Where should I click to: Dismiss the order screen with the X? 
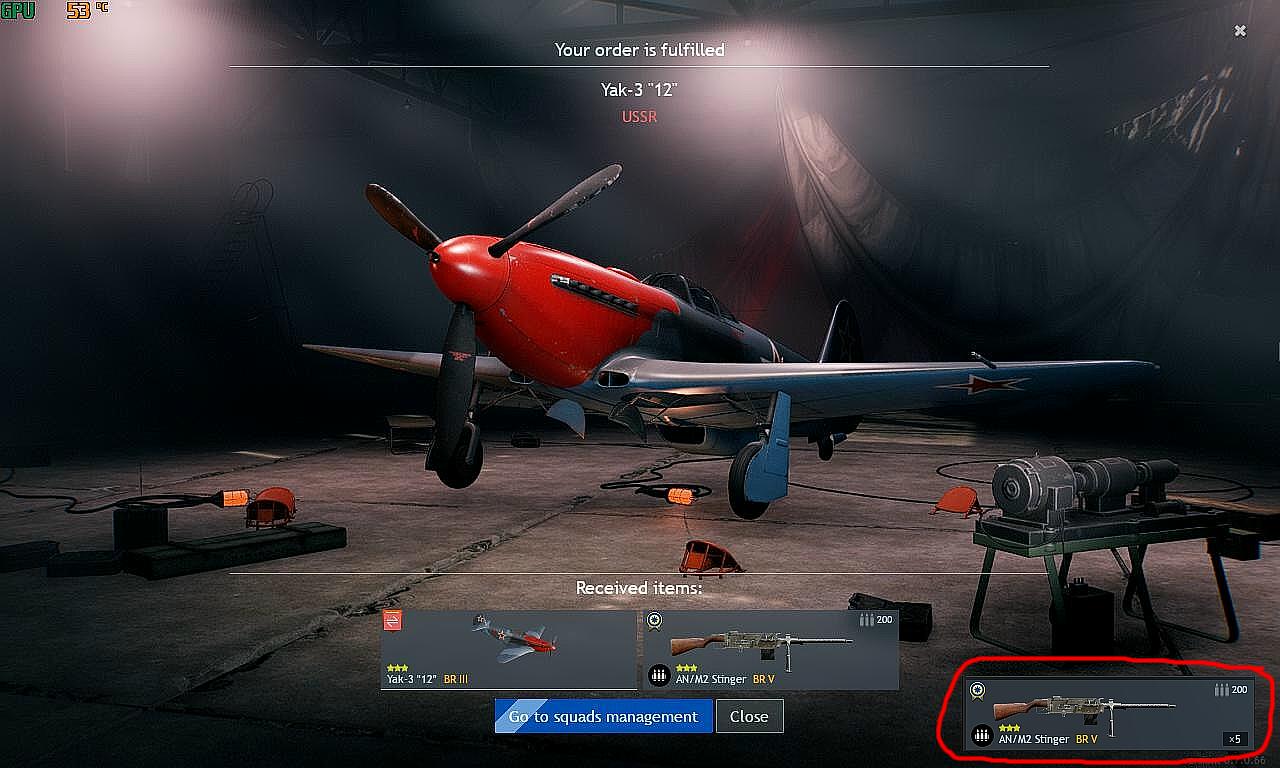tap(1240, 31)
